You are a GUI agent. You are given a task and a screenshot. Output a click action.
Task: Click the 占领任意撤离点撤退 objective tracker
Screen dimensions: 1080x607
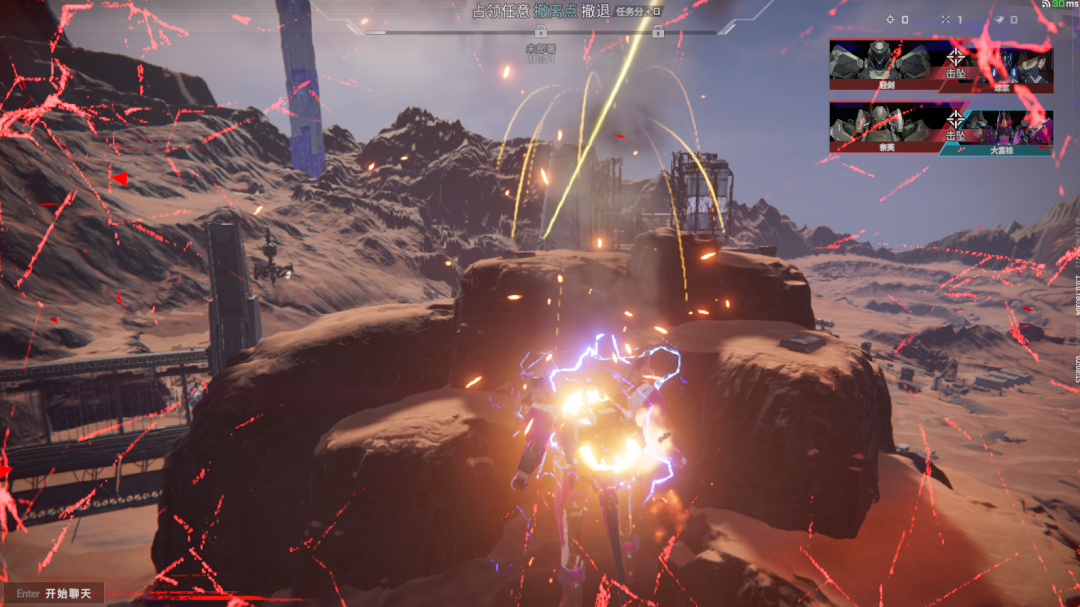(540, 11)
